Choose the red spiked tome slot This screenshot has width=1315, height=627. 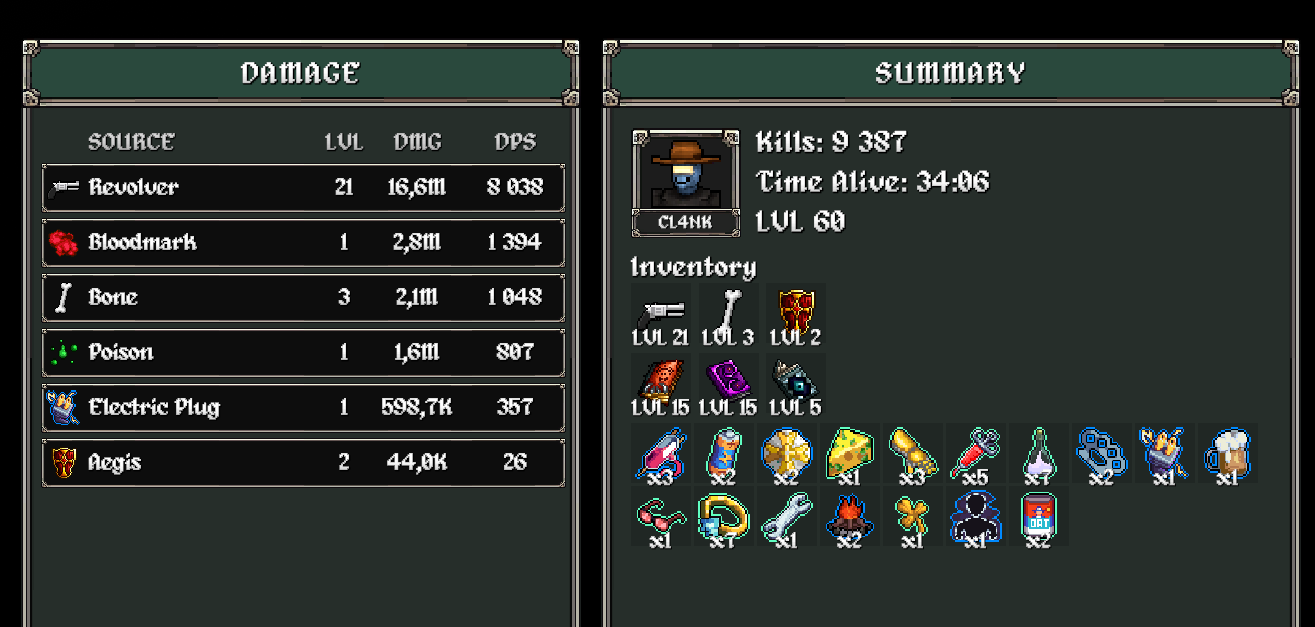point(660,382)
